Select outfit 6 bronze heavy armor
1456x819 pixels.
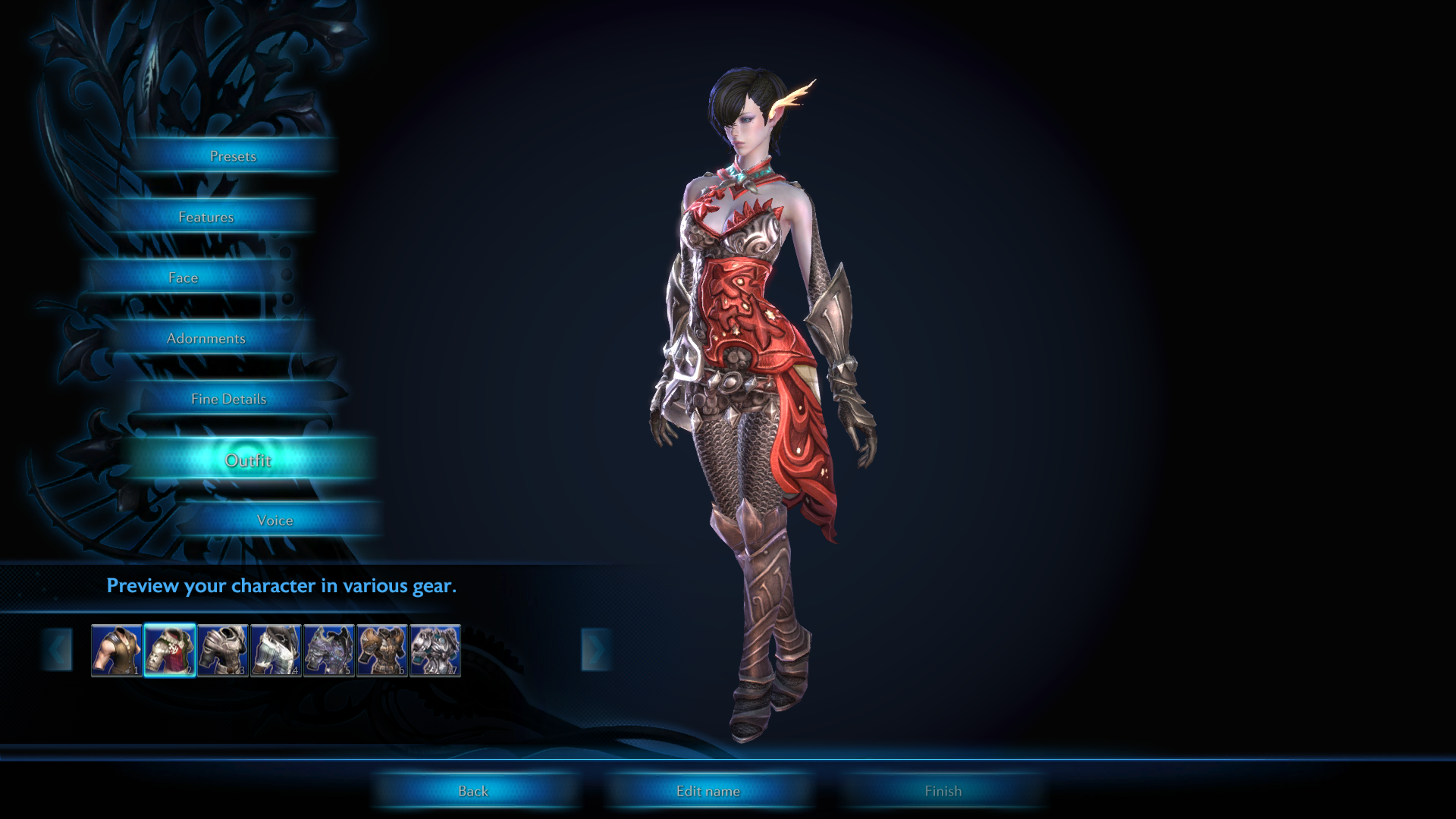coord(382,650)
